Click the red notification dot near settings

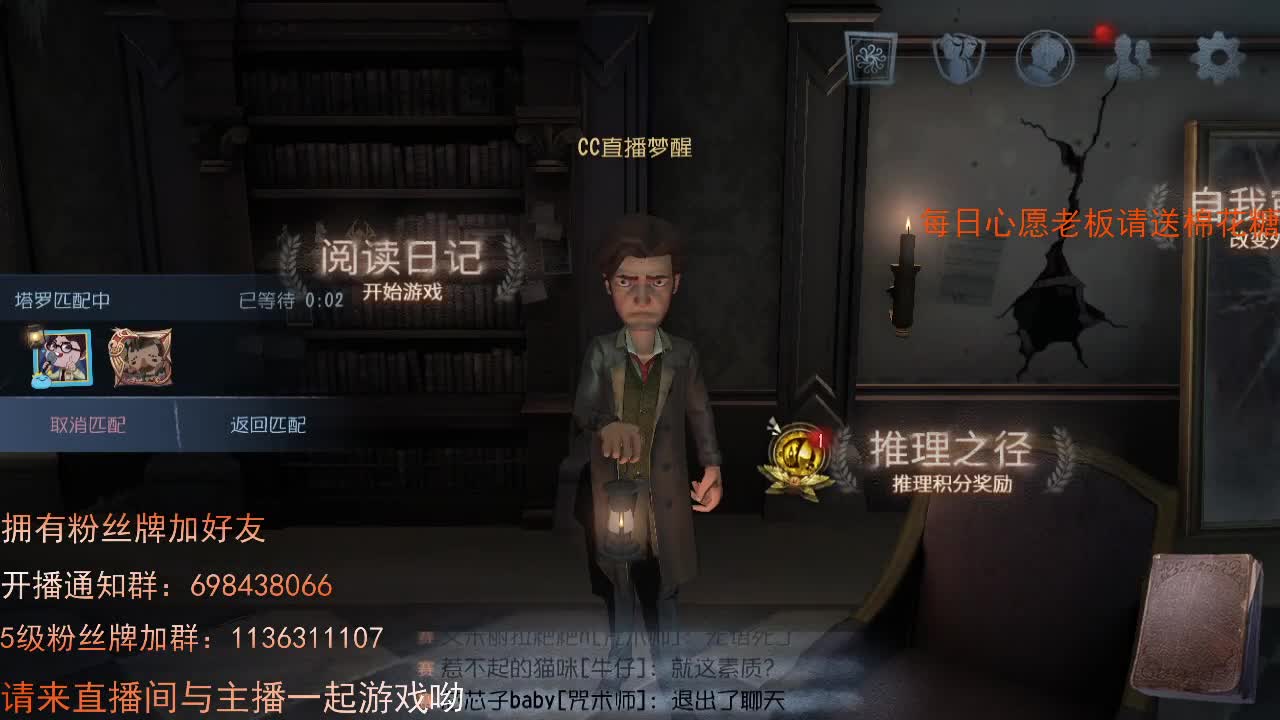click(1102, 30)
